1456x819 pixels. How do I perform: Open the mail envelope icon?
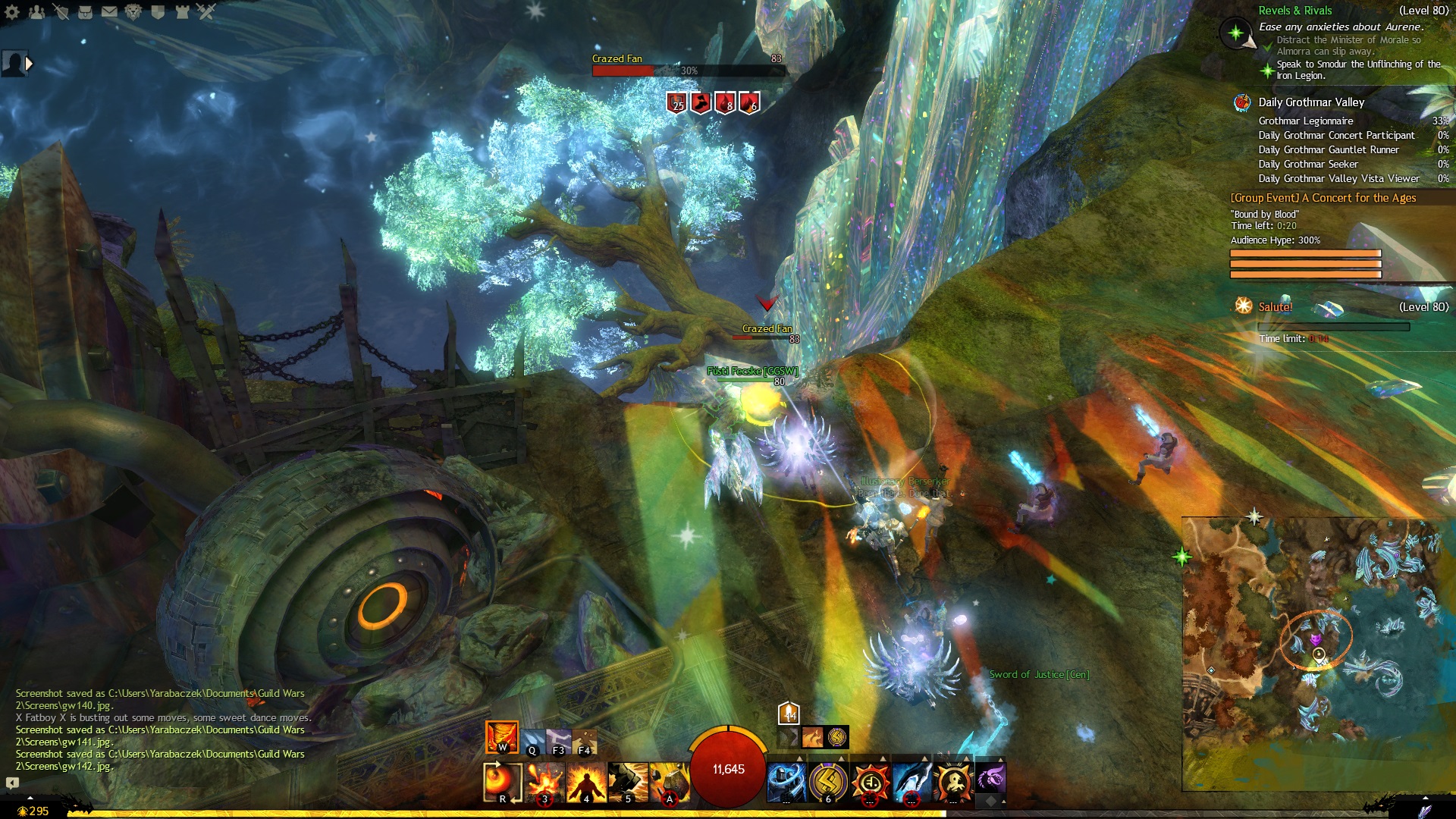109,11
